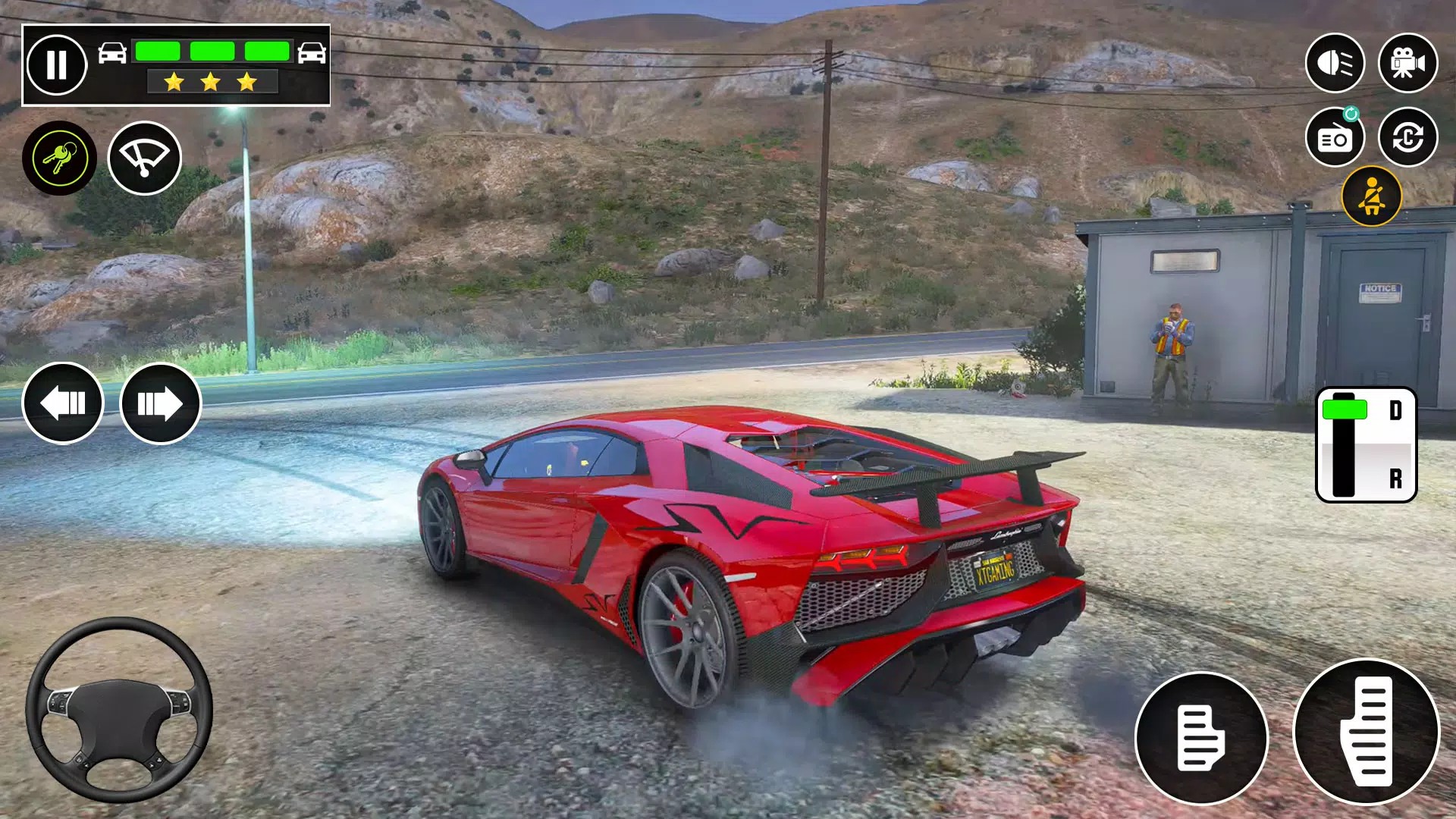Click the right car icon on the HUD
1456x819 pixels.
coord(312,52)
